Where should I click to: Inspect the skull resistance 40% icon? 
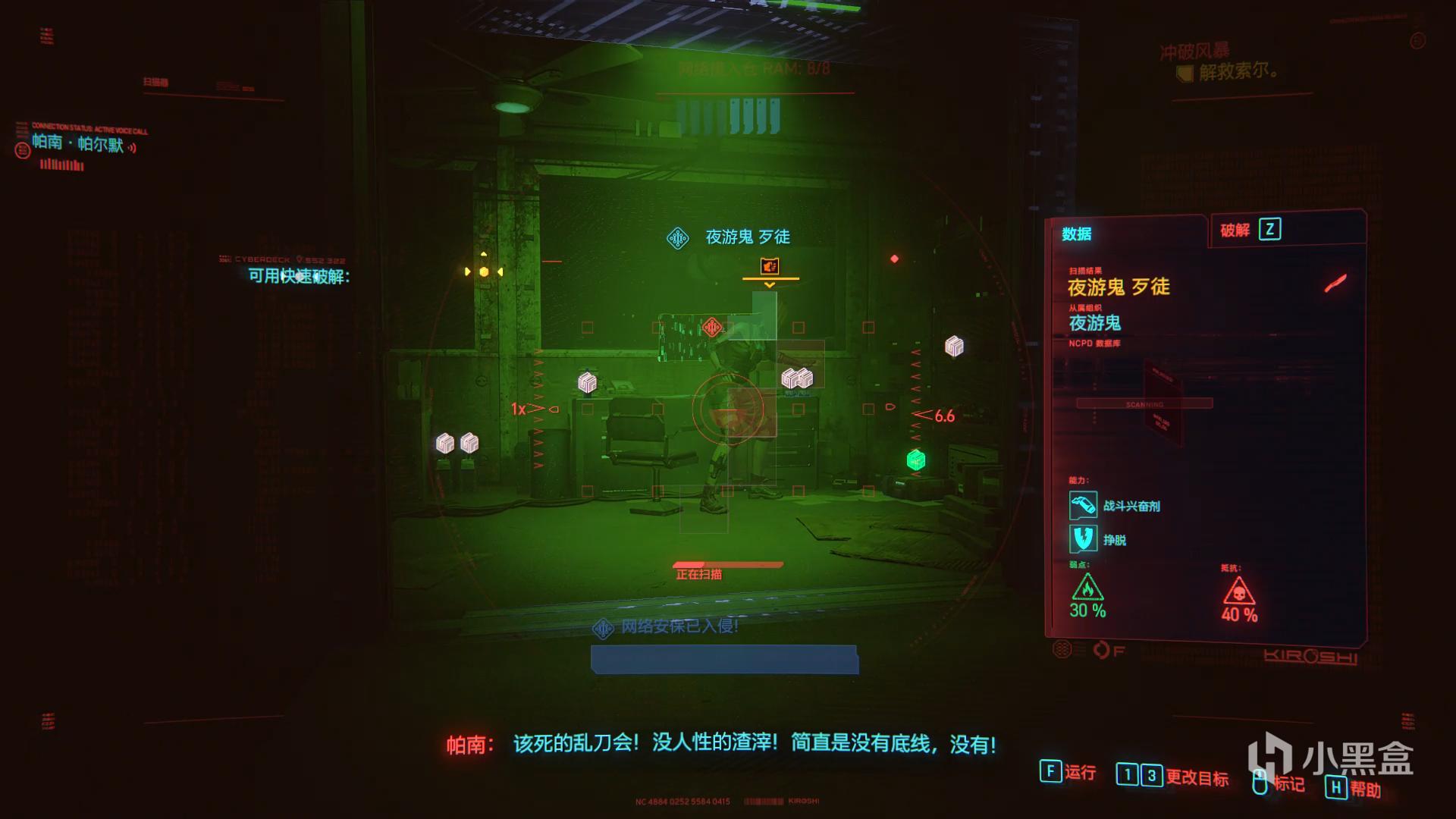click(x=1238, y=591)
